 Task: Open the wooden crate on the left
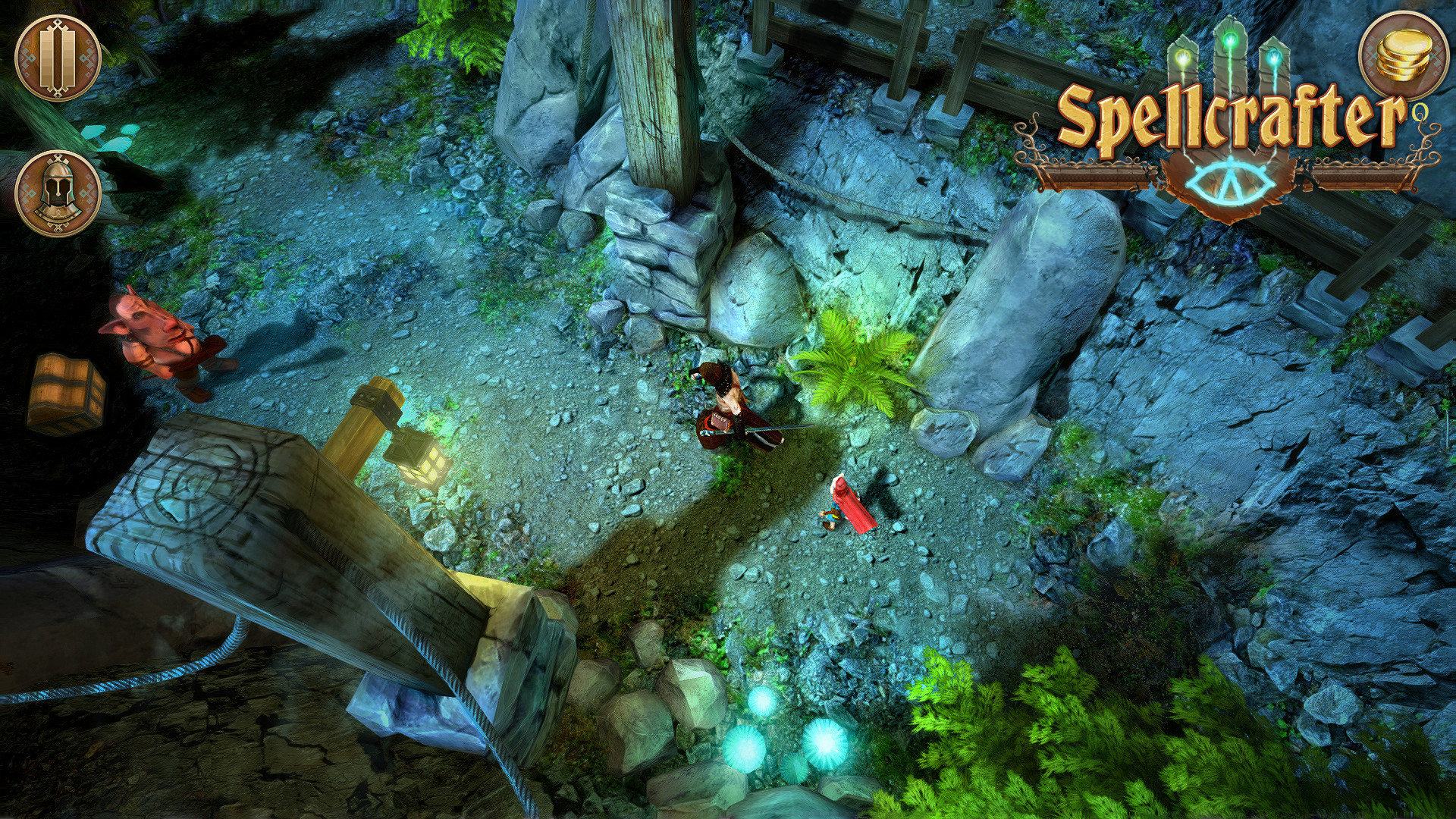(68, 392)
